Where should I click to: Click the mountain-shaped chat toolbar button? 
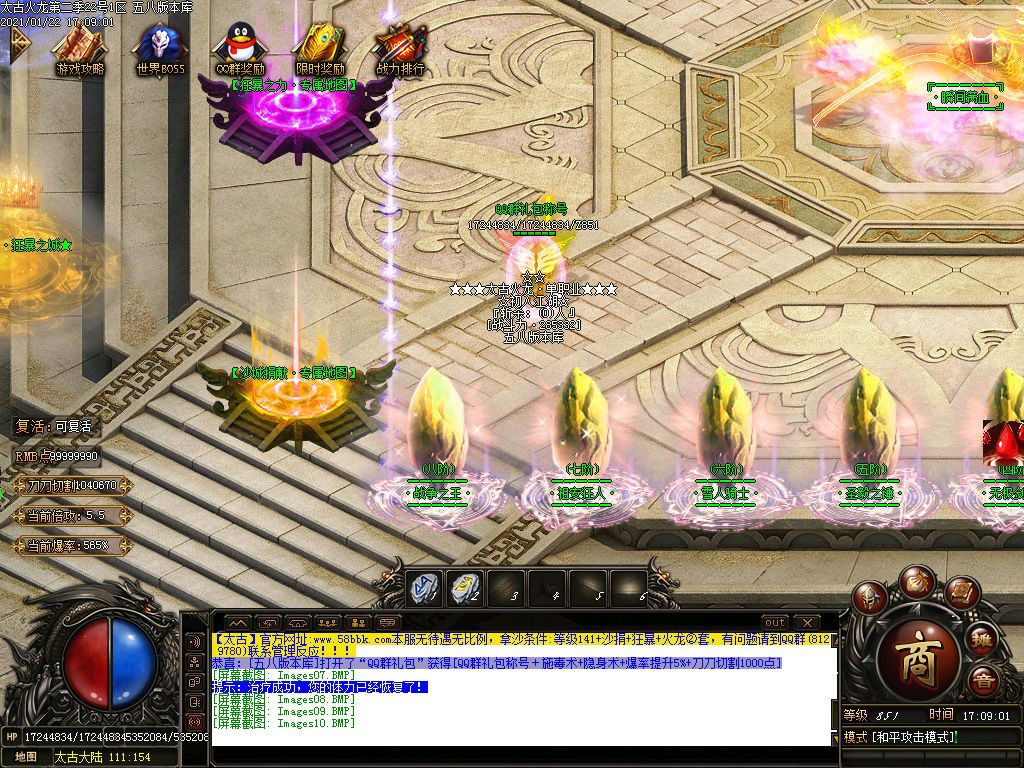(x=237, y=622)
